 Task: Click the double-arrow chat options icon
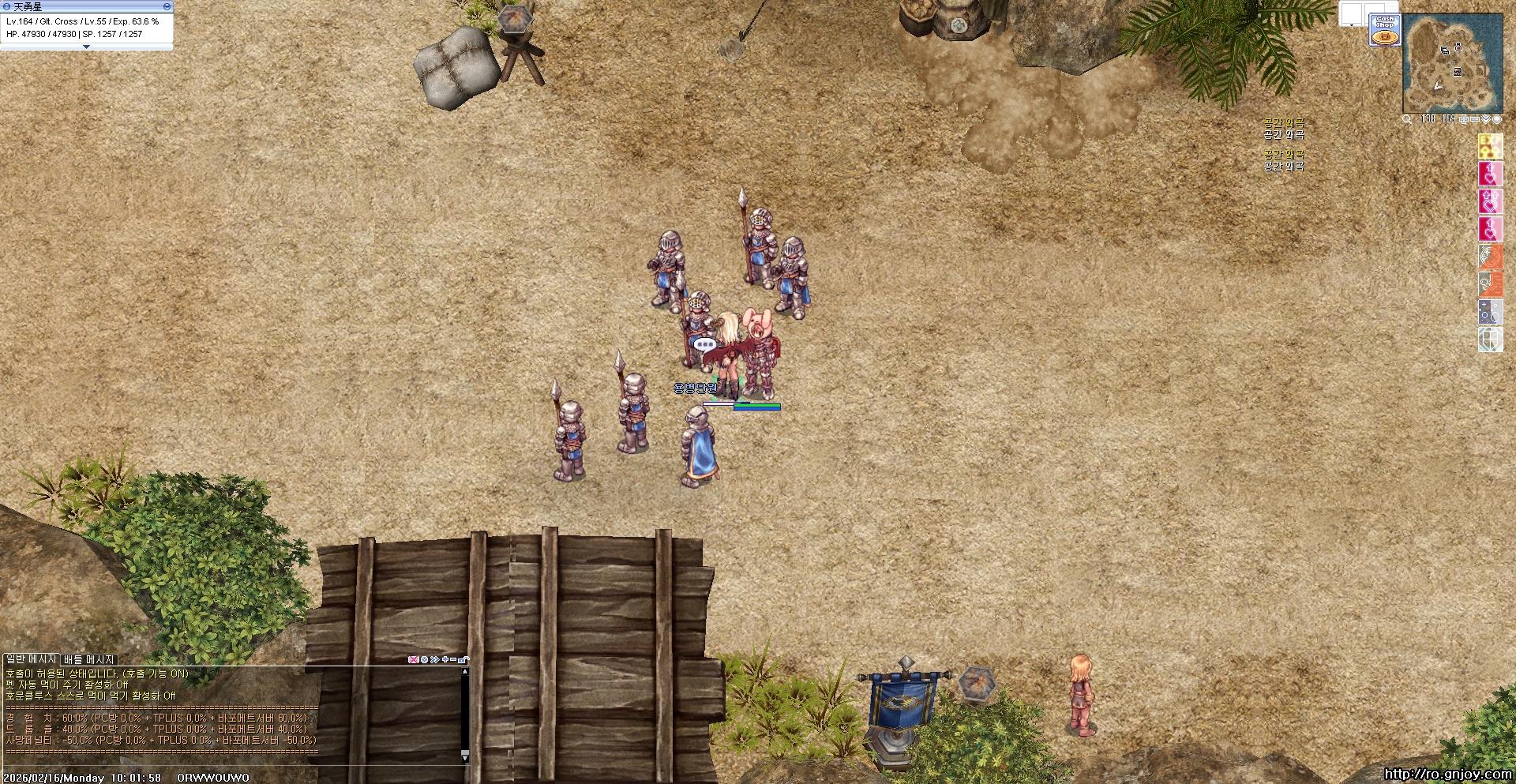[x=434, y=659]
